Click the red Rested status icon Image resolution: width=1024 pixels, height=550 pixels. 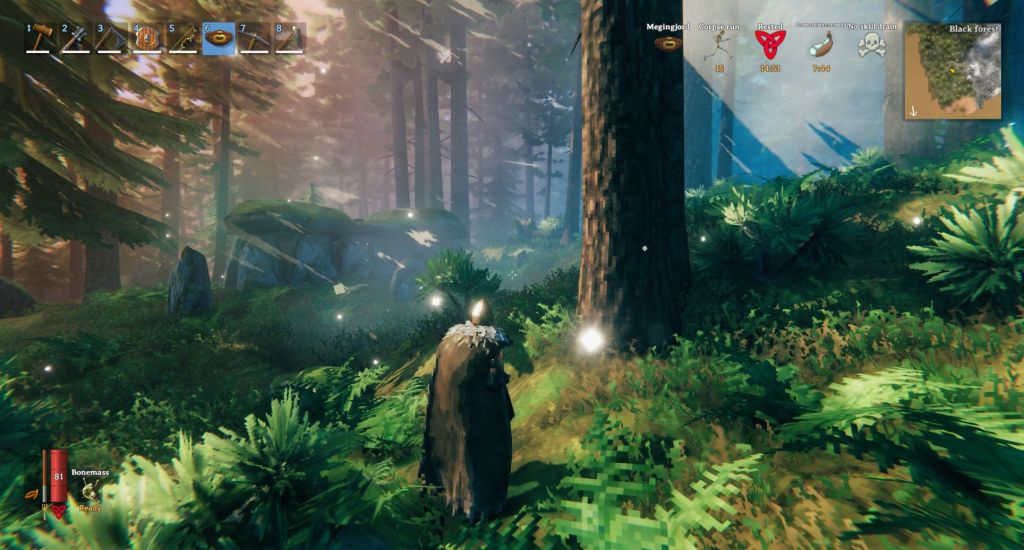(769, 44)
